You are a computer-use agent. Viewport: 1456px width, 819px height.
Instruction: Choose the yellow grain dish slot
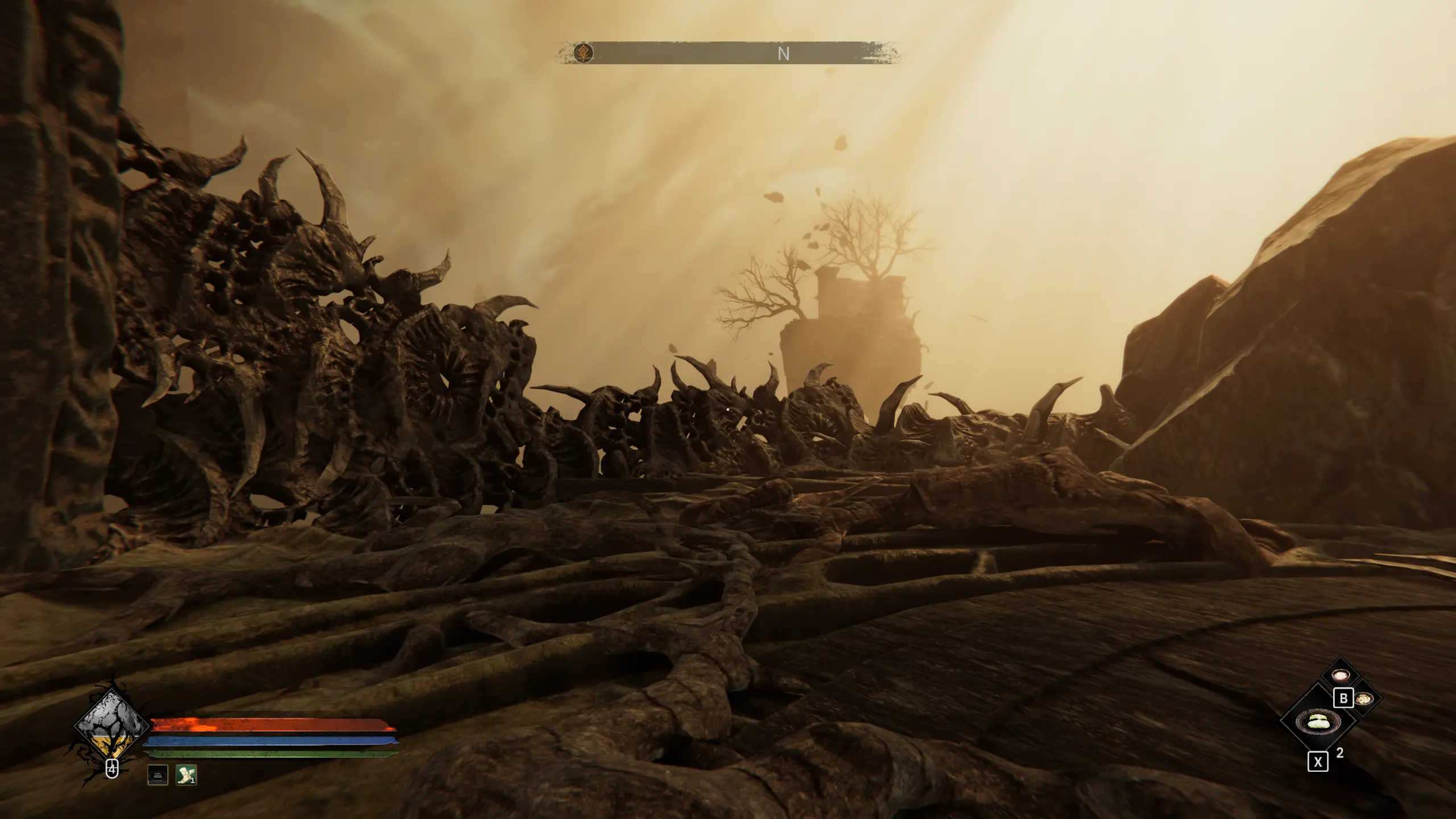pos(1364,699)
